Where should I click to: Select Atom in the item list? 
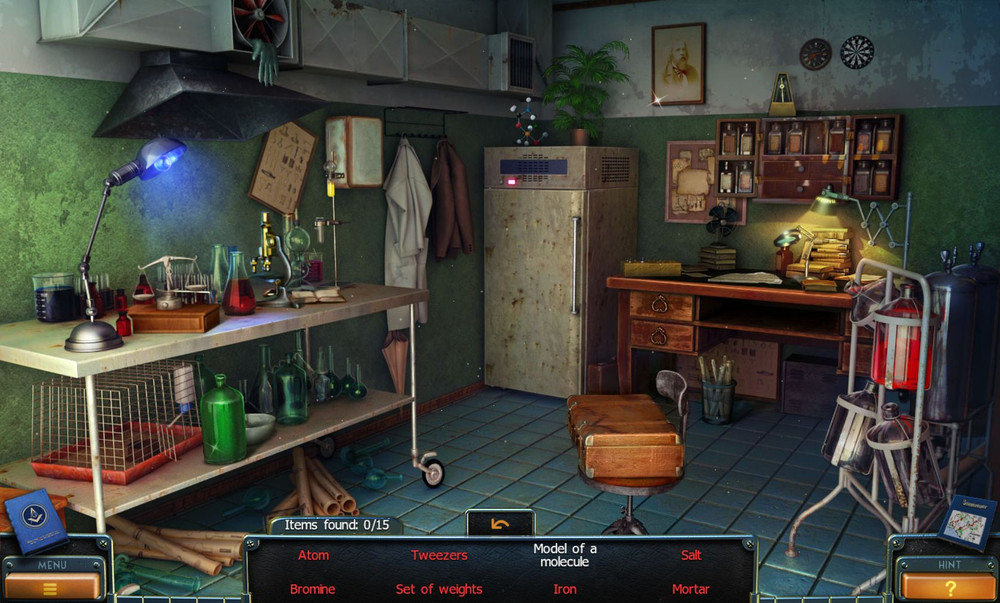[313, 555]
